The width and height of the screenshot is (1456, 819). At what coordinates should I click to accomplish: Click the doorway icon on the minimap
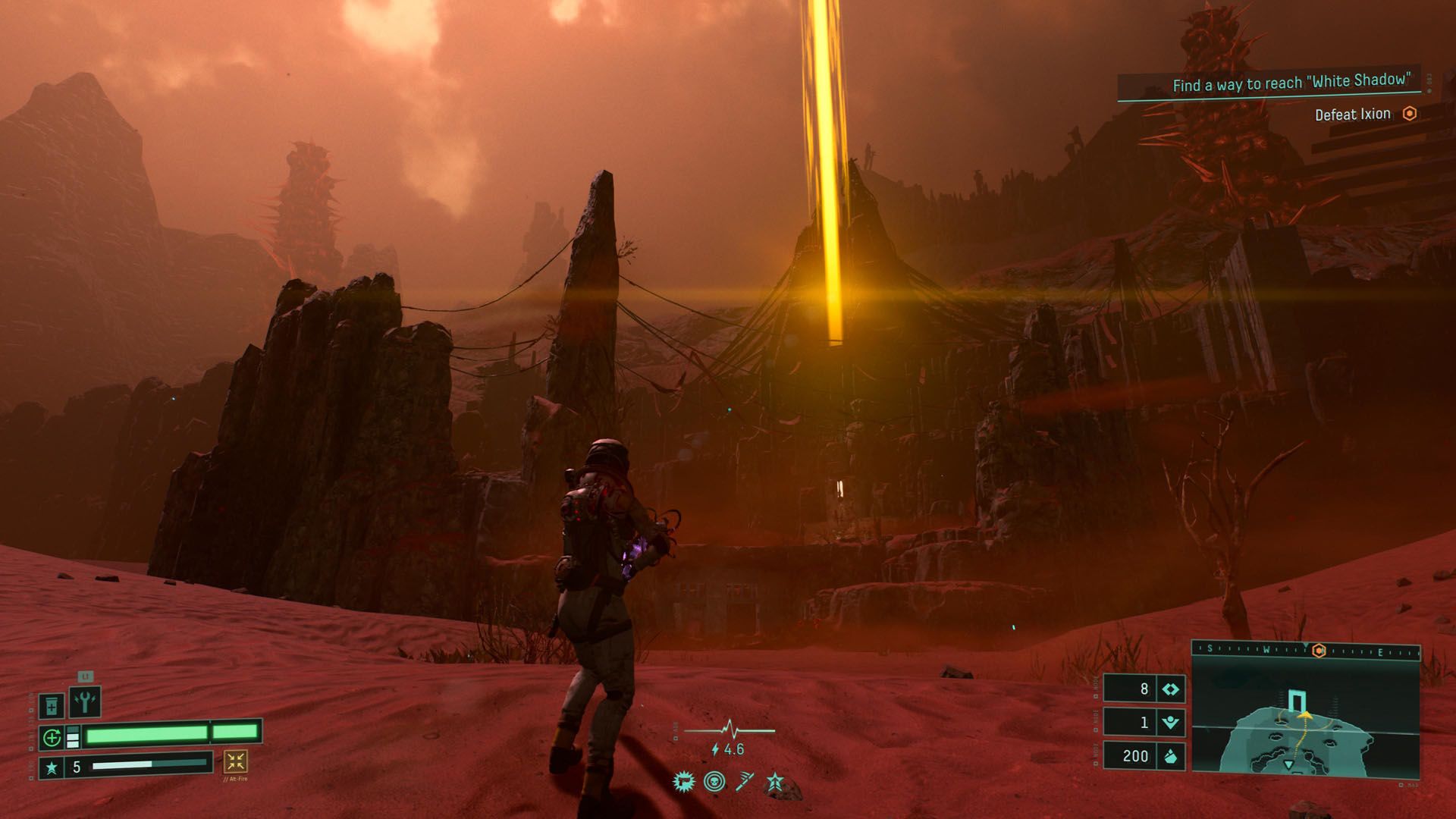coord(1298,699)
